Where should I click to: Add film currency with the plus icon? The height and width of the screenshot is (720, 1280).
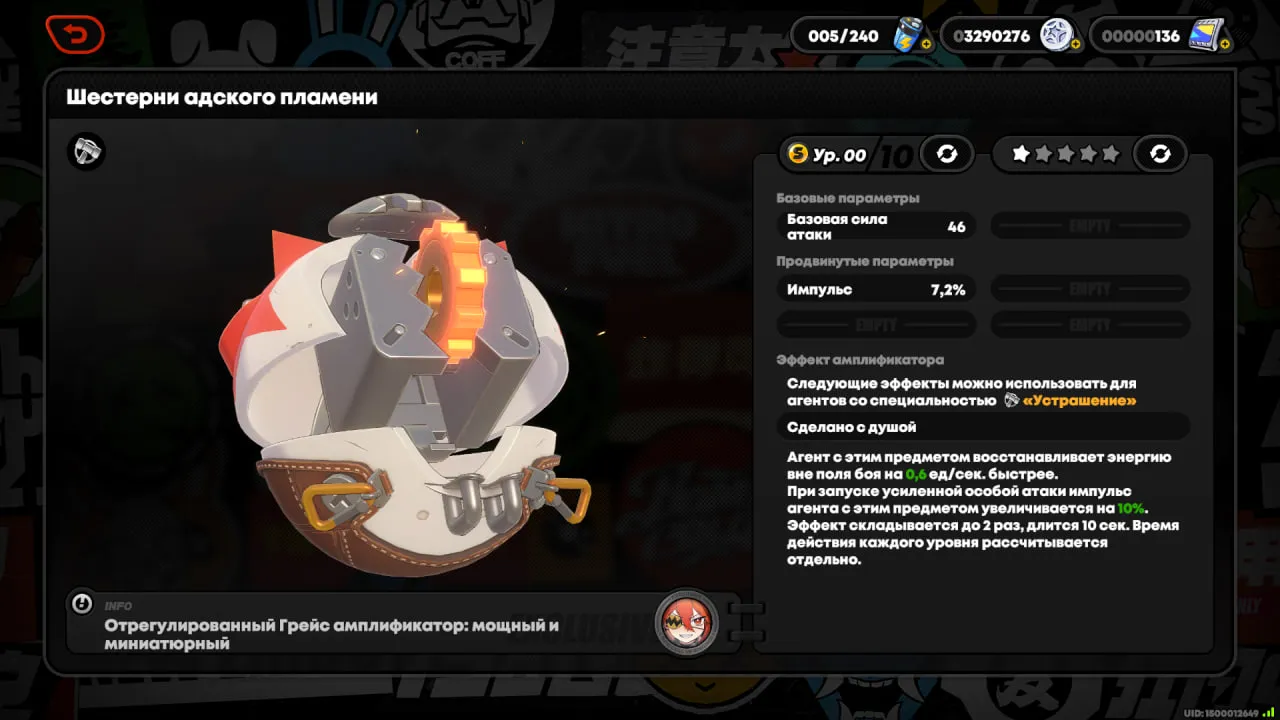click(x=1224, y=45)
